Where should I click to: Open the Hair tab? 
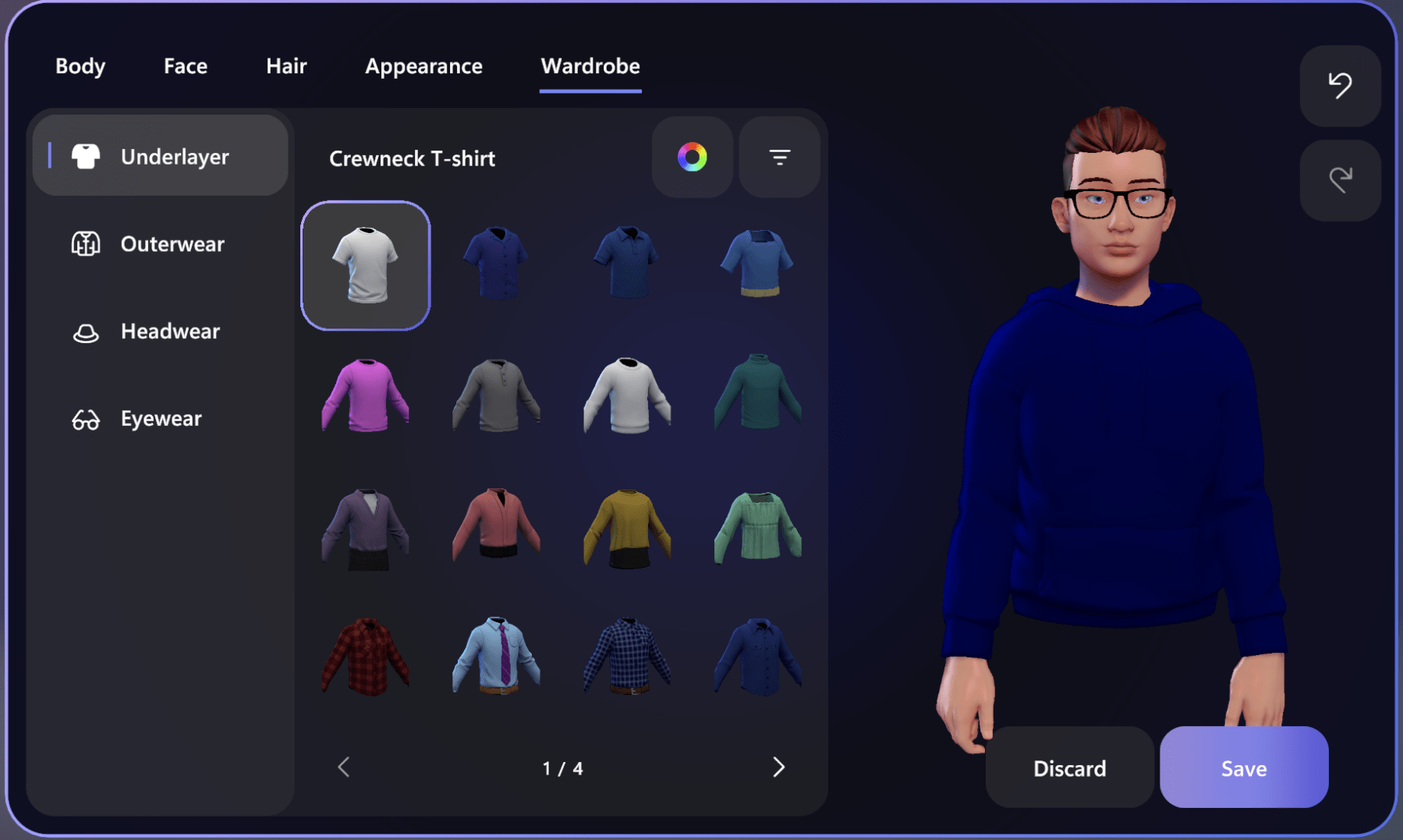pyautogui.click(x=286, y=66)
